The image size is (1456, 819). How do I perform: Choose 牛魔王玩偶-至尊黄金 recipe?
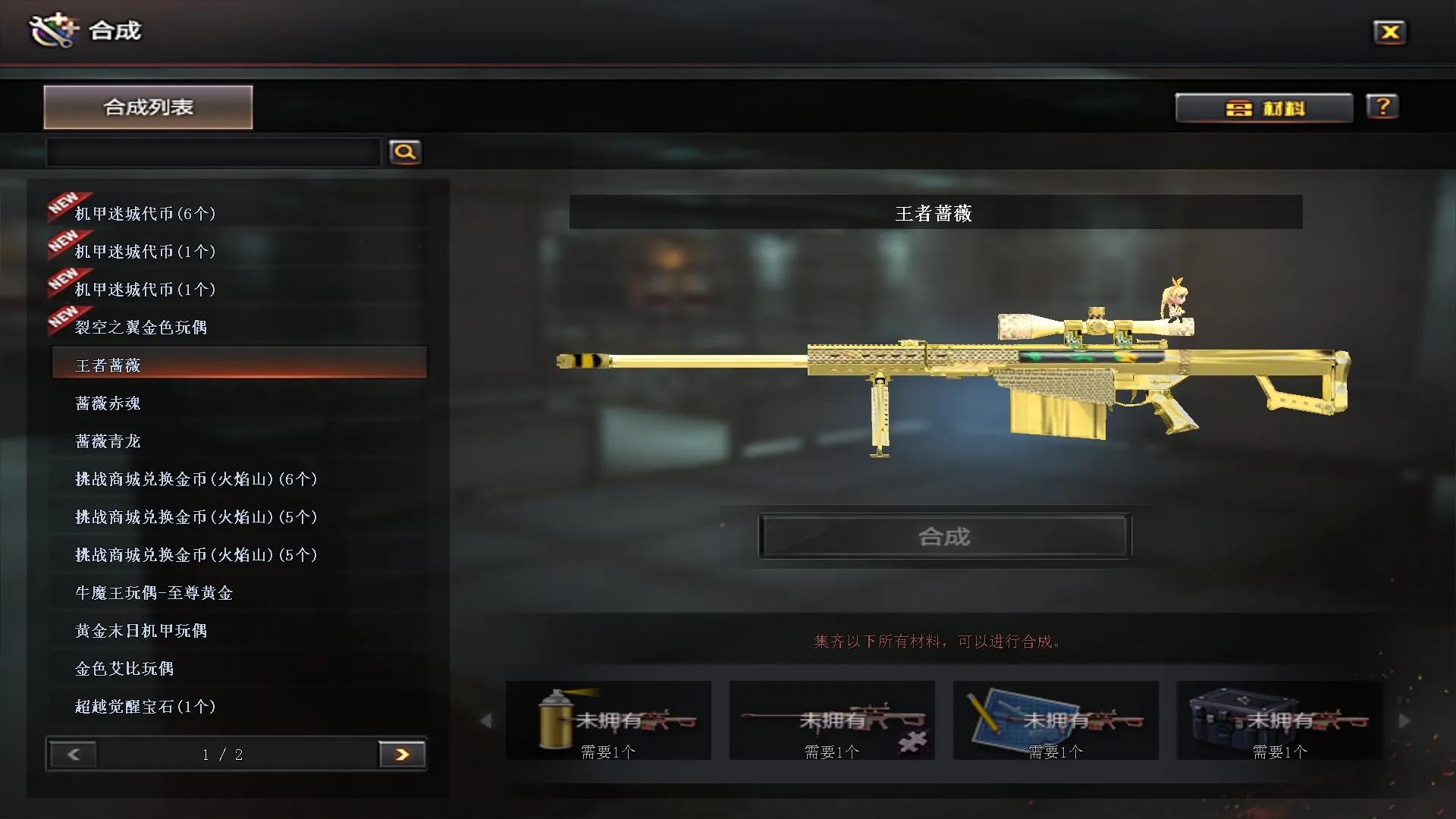154,593
